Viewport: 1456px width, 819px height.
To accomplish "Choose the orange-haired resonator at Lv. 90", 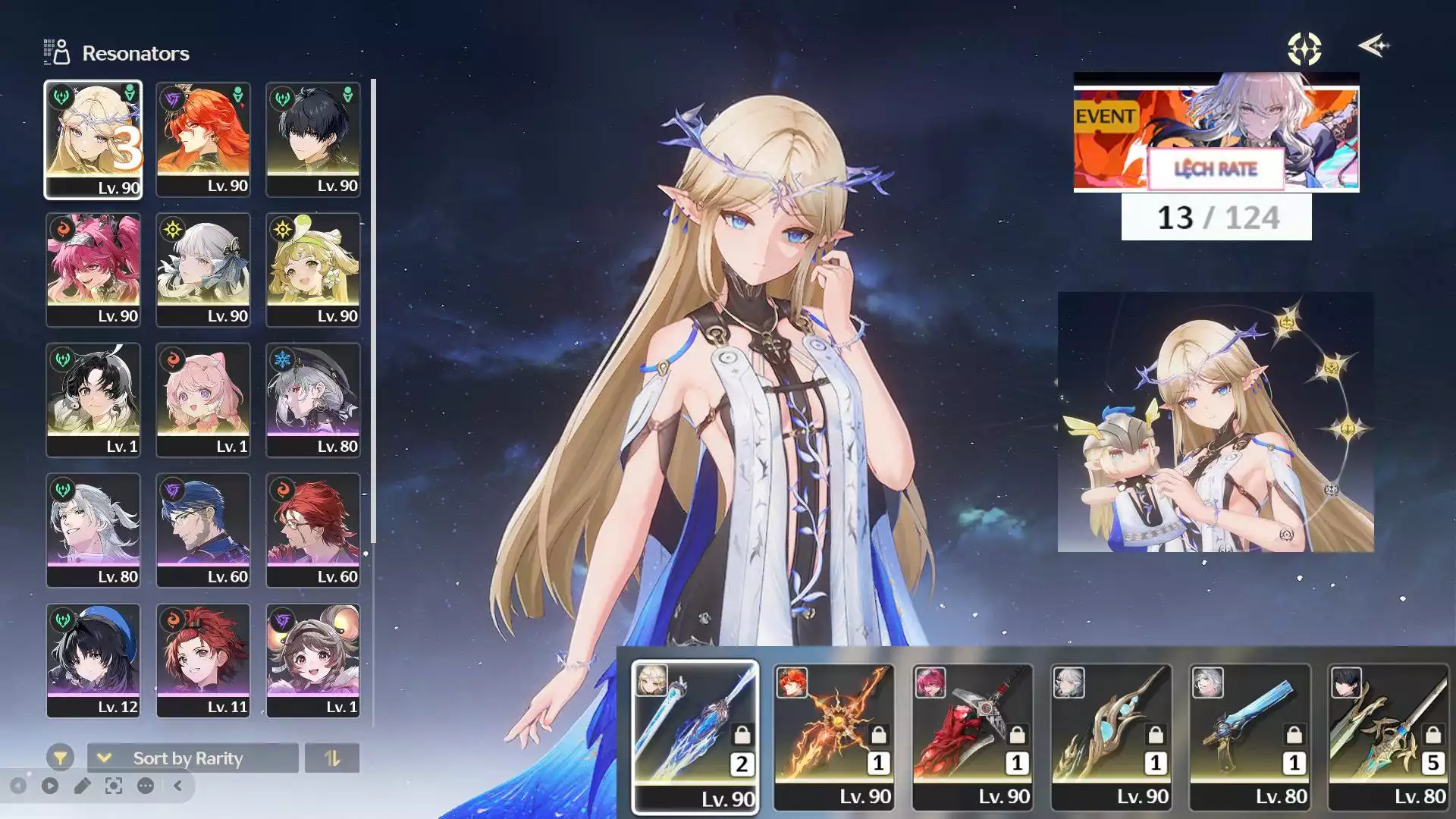I will tap(203, 140).
